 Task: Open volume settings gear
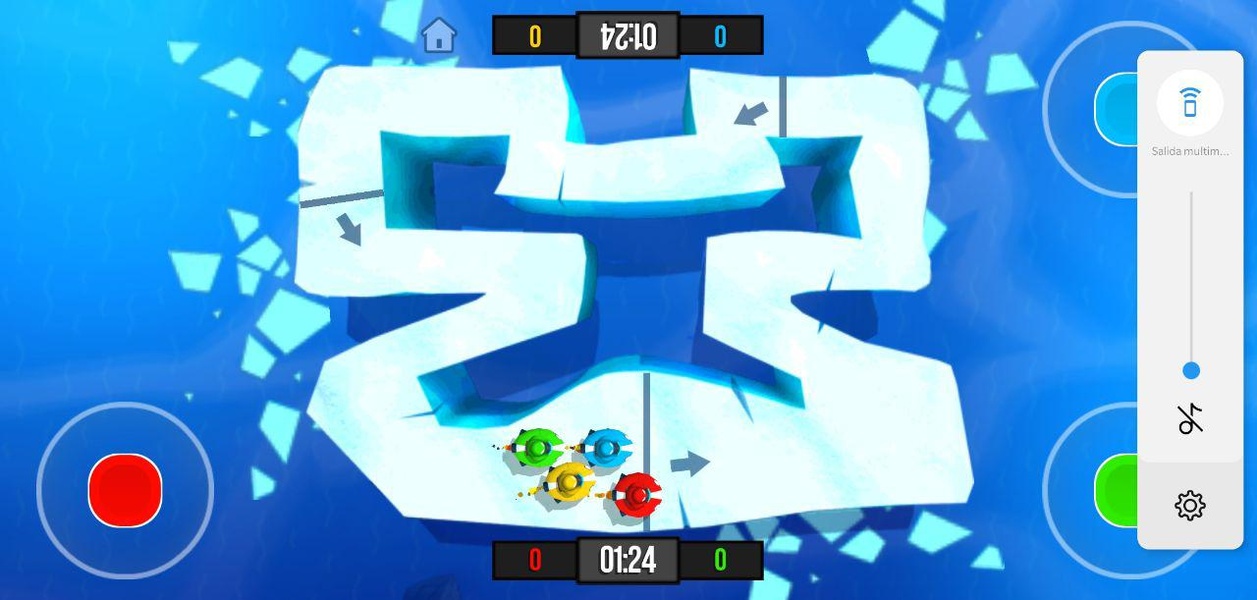click(x=1190, y=505)
